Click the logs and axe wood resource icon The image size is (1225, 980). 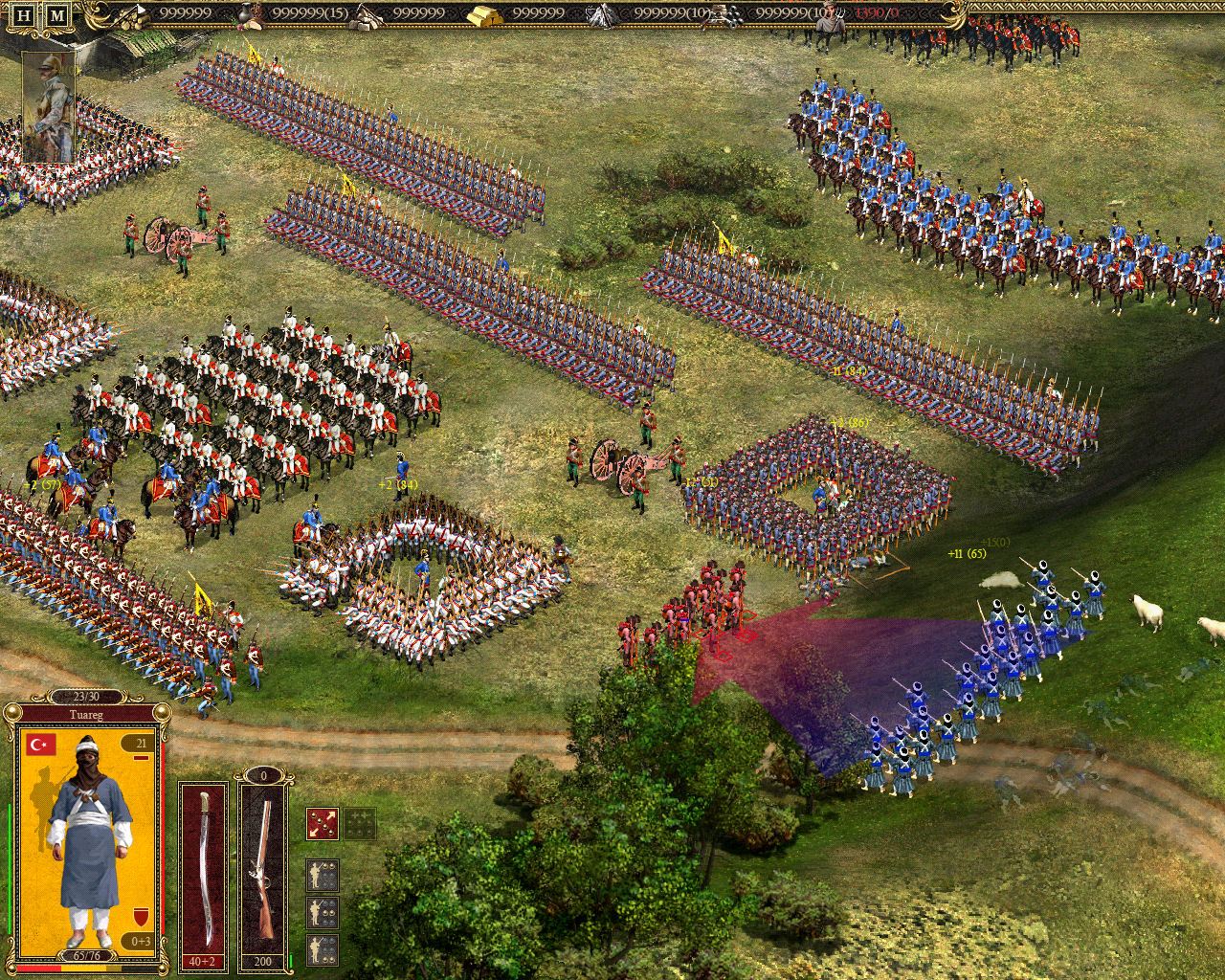[x=131, y=19]
